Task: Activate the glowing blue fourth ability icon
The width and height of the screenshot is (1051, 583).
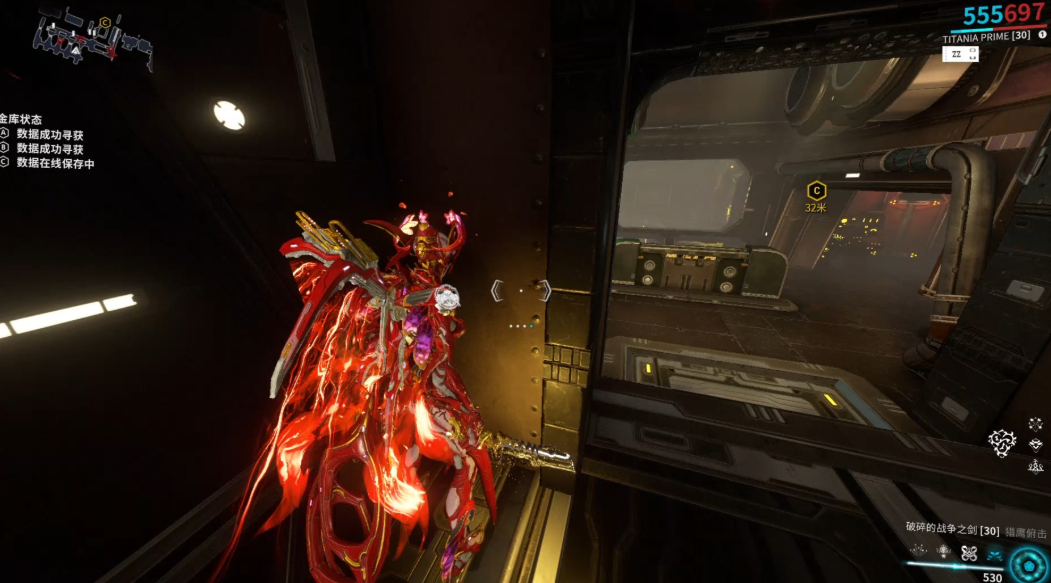Action: coord(994,552)
